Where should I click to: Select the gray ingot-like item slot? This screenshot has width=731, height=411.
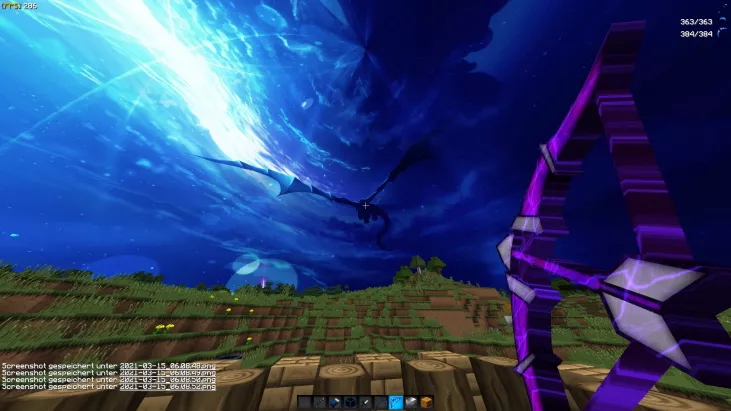pos(411,402)
